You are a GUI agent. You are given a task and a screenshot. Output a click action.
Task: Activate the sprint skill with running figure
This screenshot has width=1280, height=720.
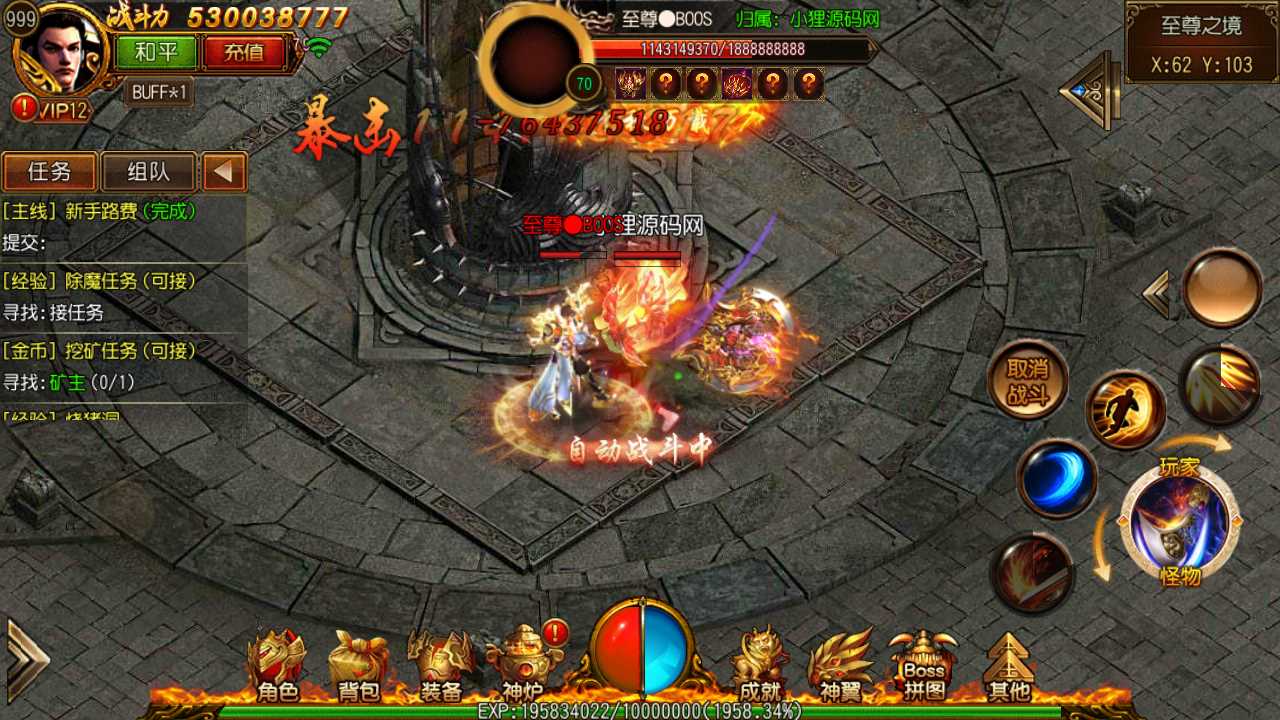tap(1128, 408)
